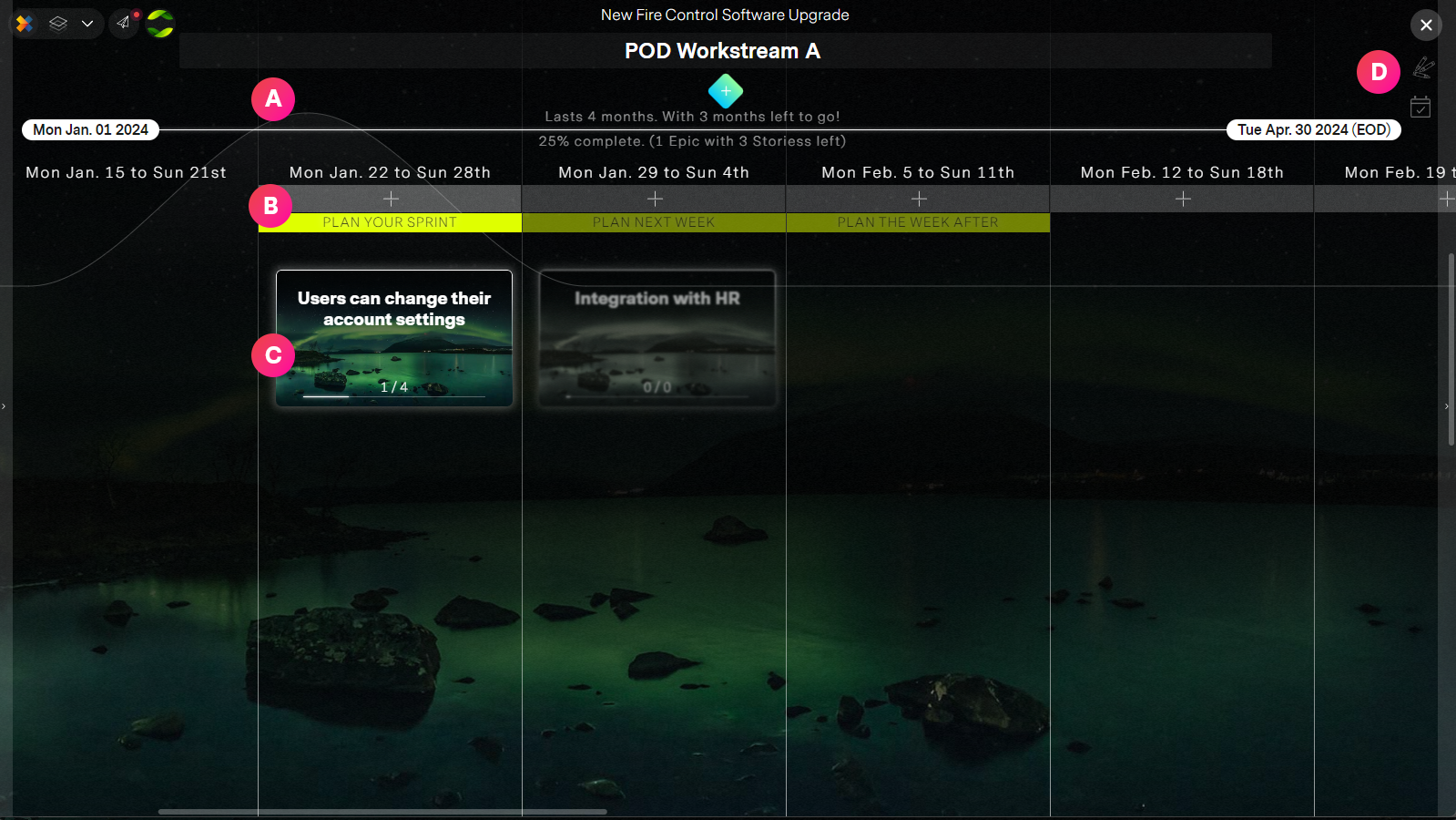Viewport: 1456px width, 820px height.
Task: Click the New Fire Control Software Upgrade heading
Action: tap(724, 15)
